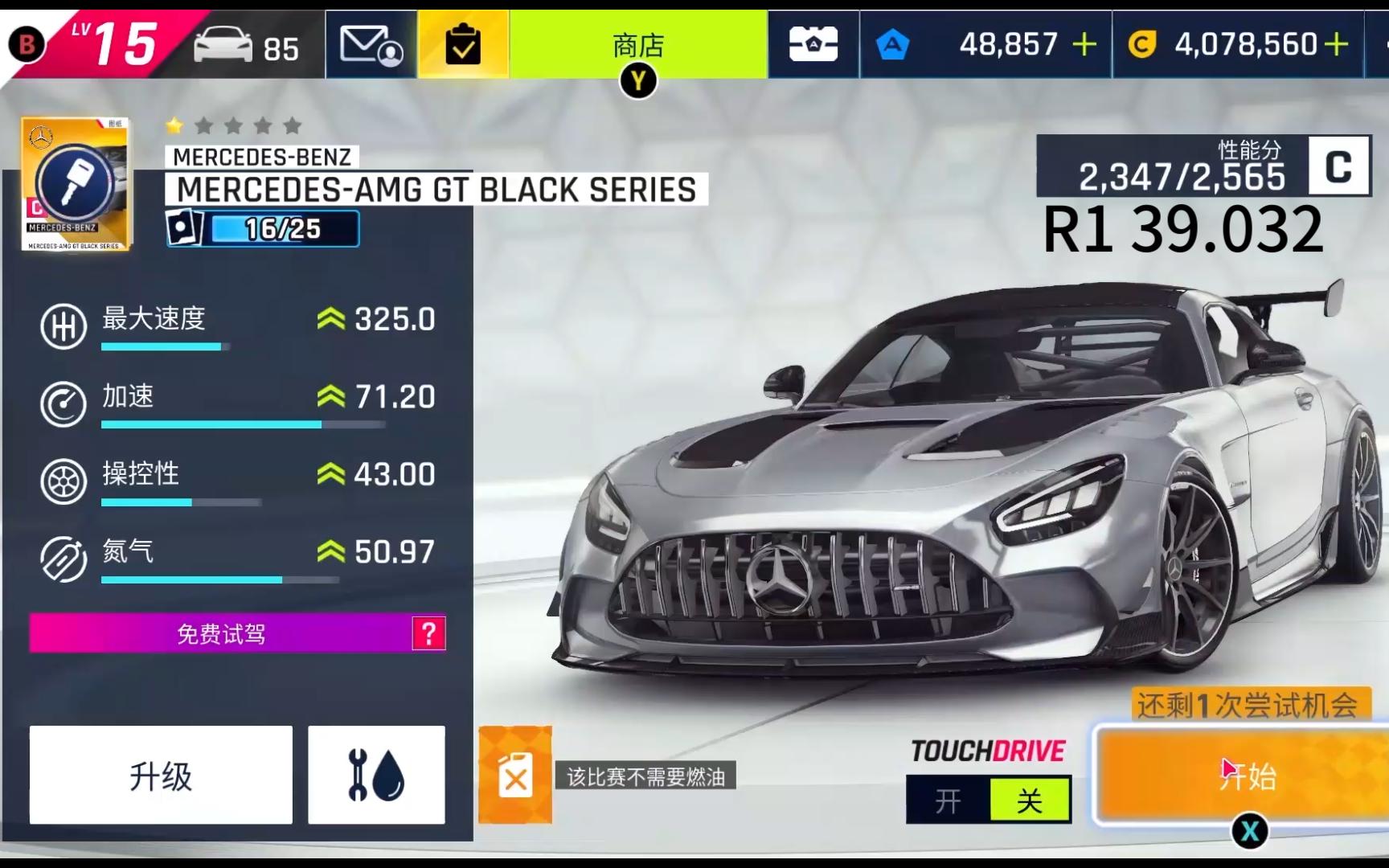Viewport: 1389px width, 868px height.
Task: Start the race with 开始 button
Action: coord(1246,776)
